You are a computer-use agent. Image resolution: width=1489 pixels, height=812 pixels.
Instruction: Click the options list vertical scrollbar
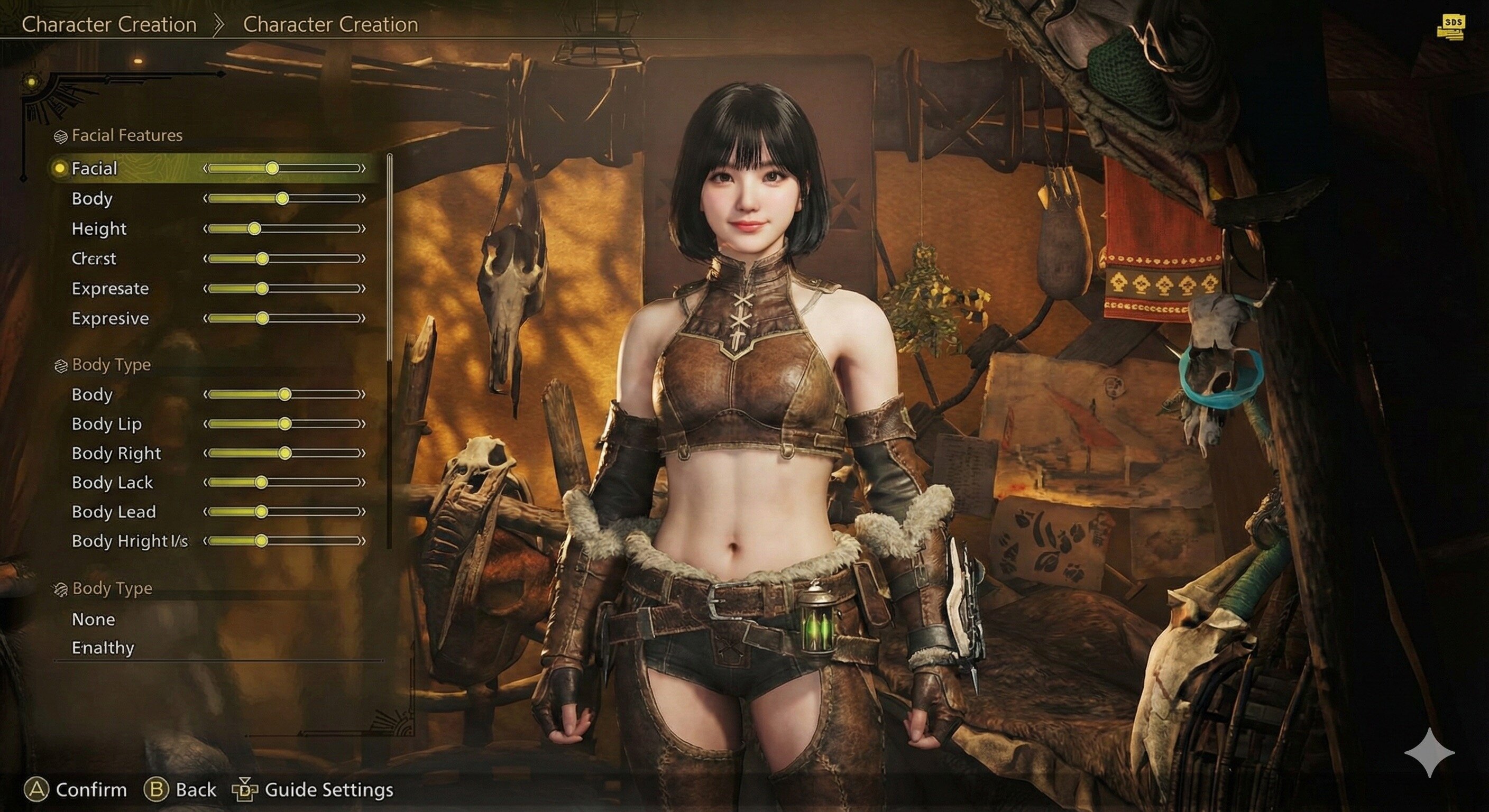tap(390, 347)
